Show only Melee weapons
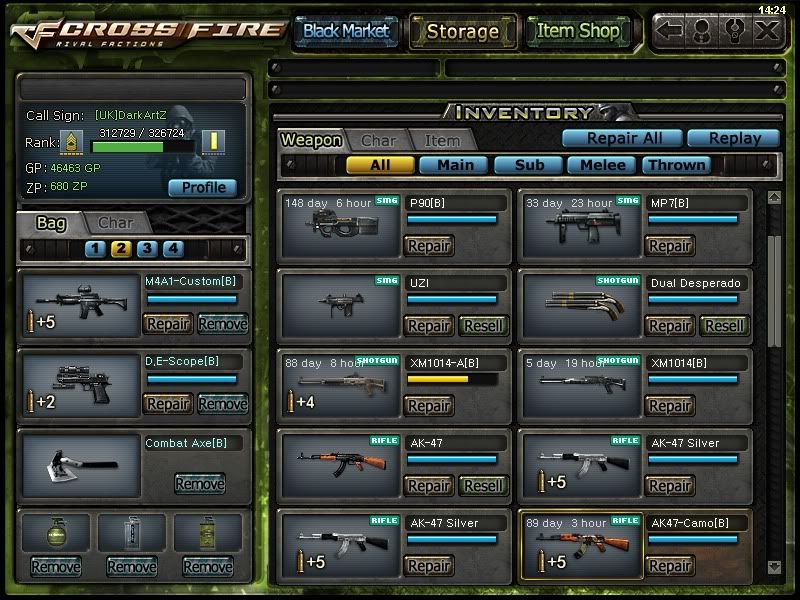This screenshot has width=800, height=600. point(603,165)
